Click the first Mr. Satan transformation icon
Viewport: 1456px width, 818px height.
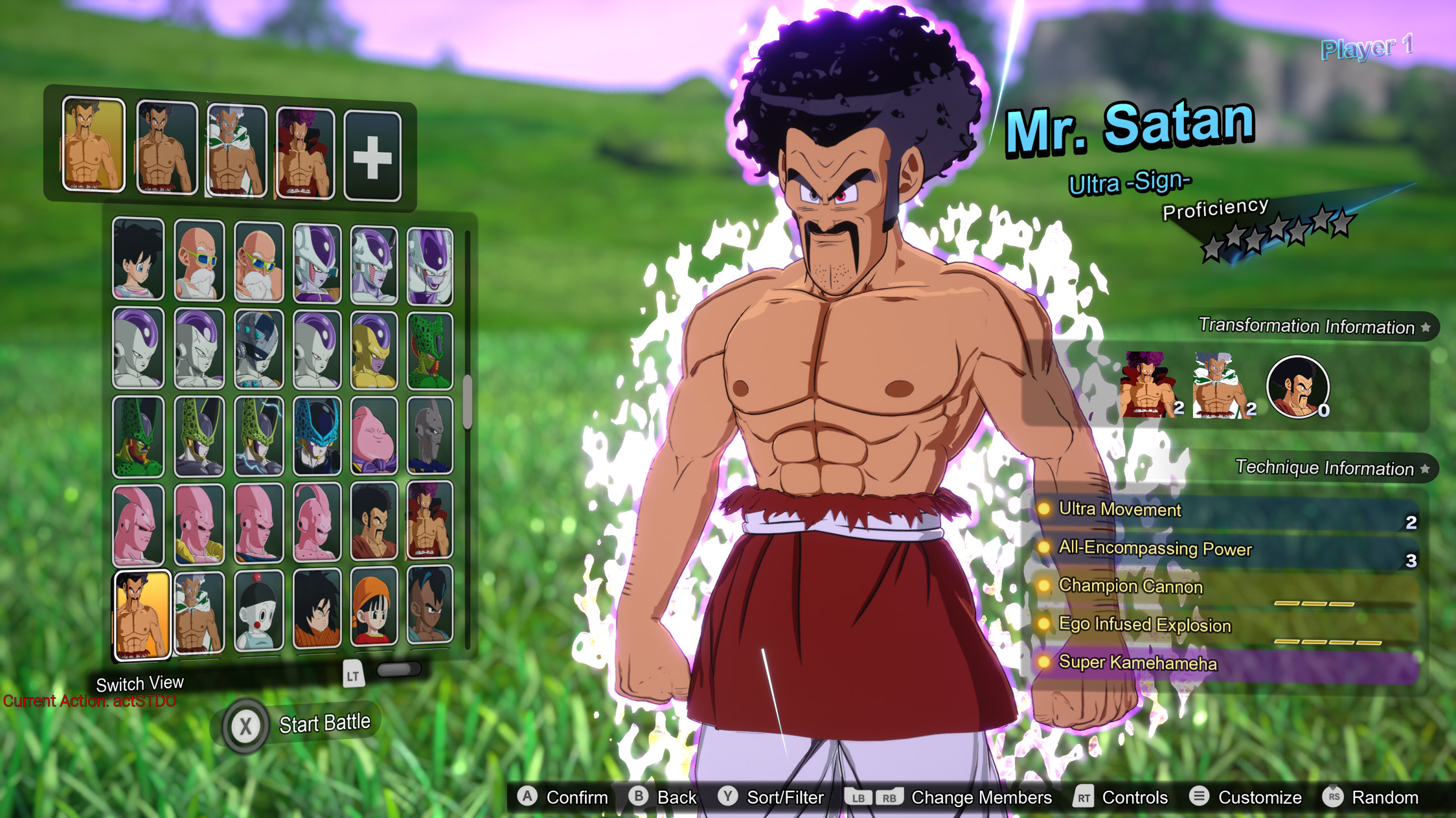click(1146, 382)
